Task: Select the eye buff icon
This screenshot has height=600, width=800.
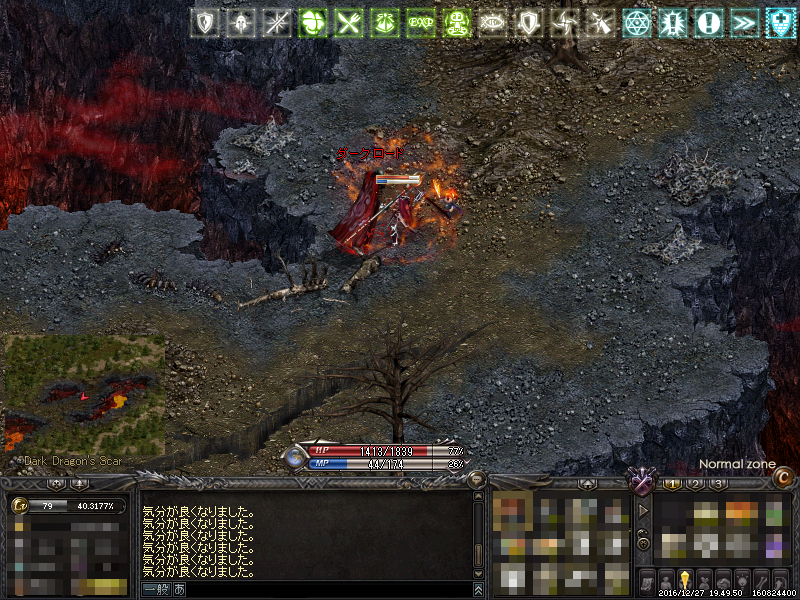Action: point(492,22)
